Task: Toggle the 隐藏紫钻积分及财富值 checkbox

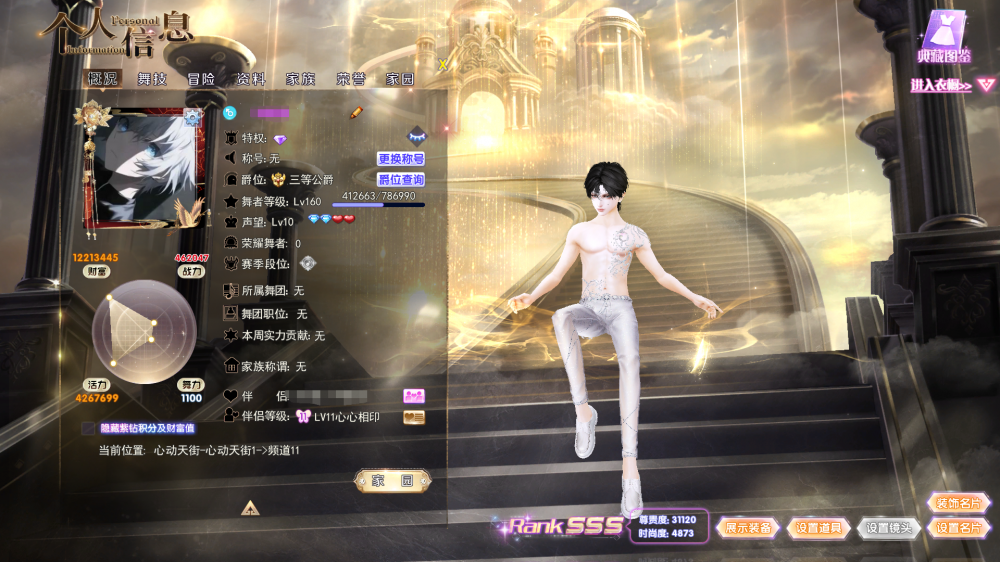Action: (89, 428)
